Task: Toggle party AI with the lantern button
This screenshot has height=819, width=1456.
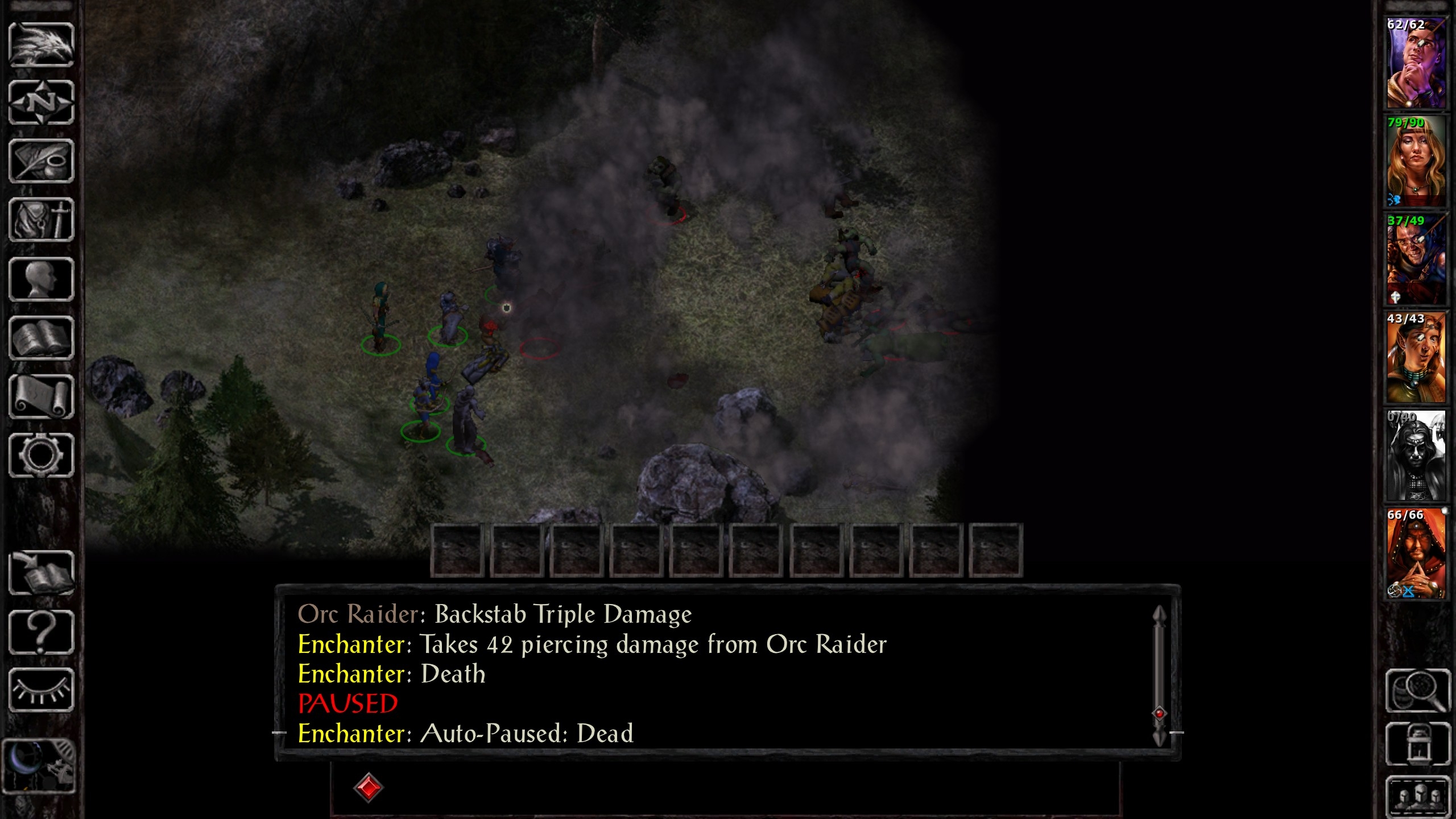Action: (1417, 744)
